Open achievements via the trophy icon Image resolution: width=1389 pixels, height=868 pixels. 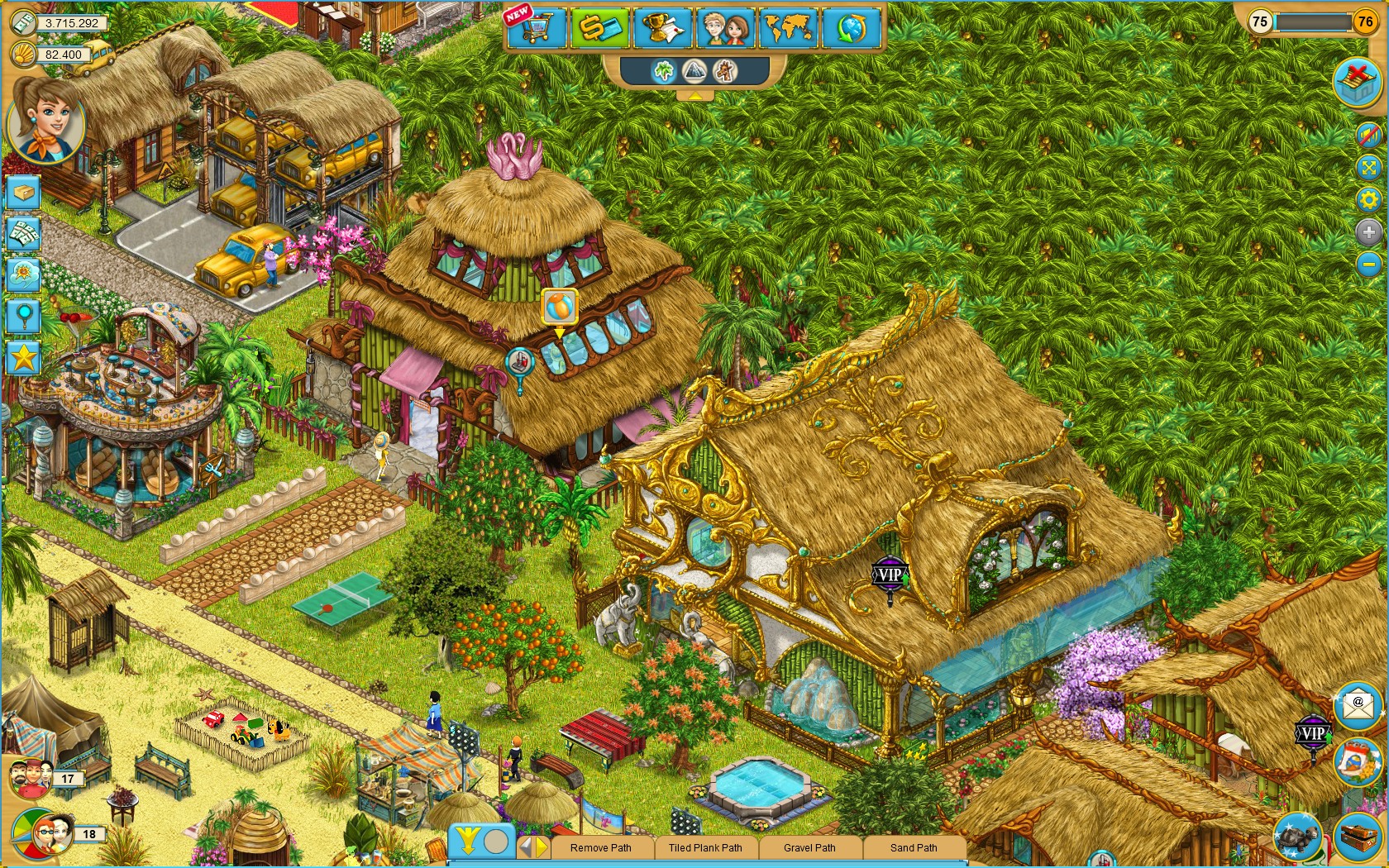coord(662,28)
